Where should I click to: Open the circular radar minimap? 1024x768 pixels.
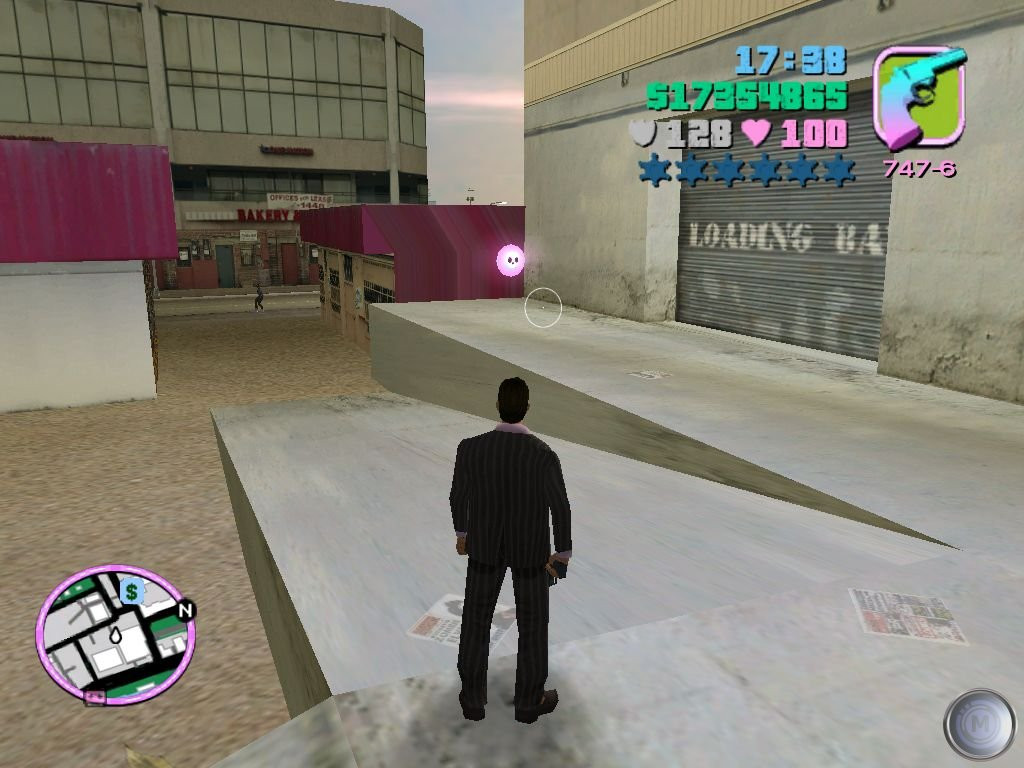pos(115,636)
